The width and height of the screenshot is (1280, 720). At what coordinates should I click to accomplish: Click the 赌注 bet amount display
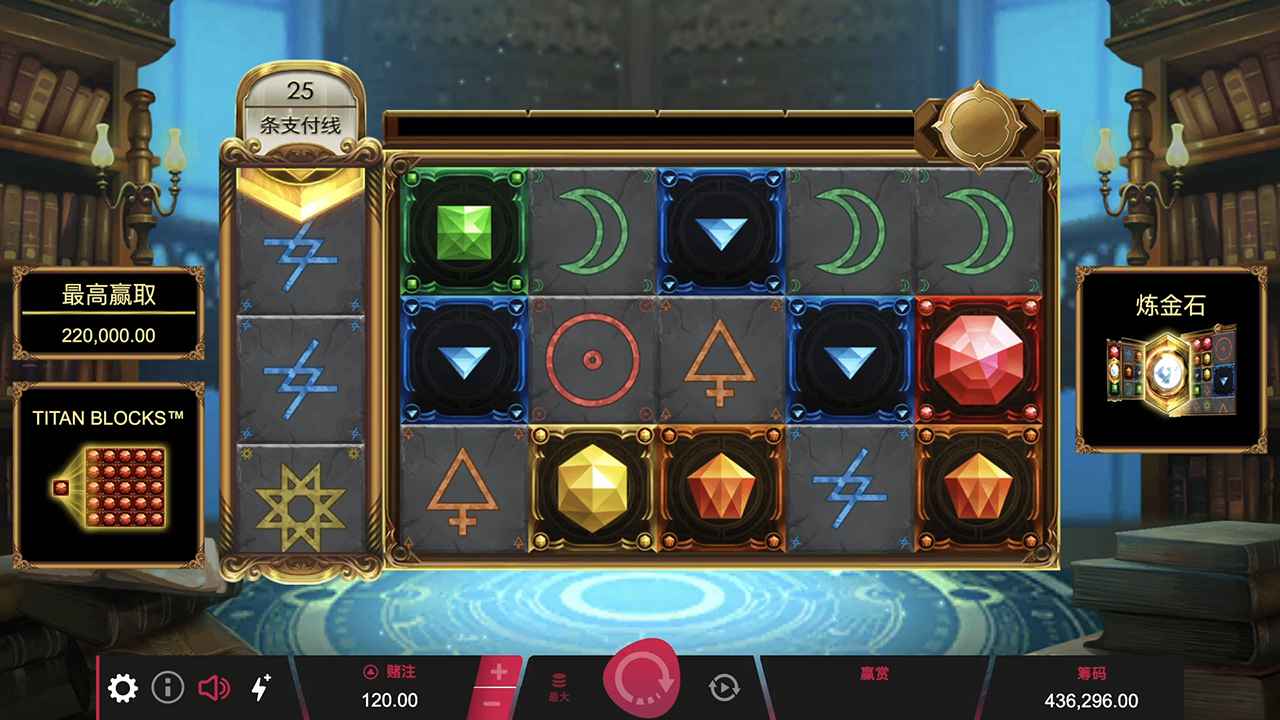point(389,688)
